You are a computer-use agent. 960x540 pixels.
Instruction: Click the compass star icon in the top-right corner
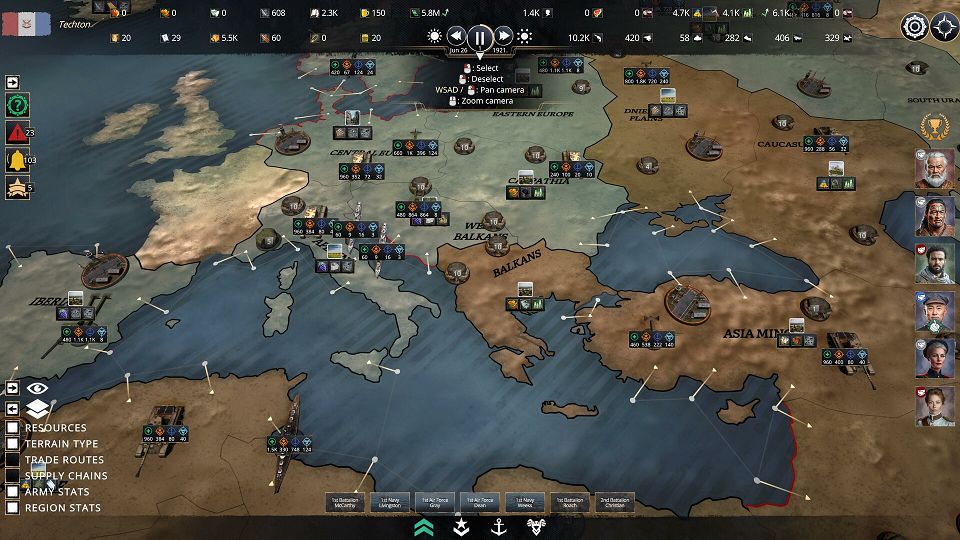(x=944, y=27)
